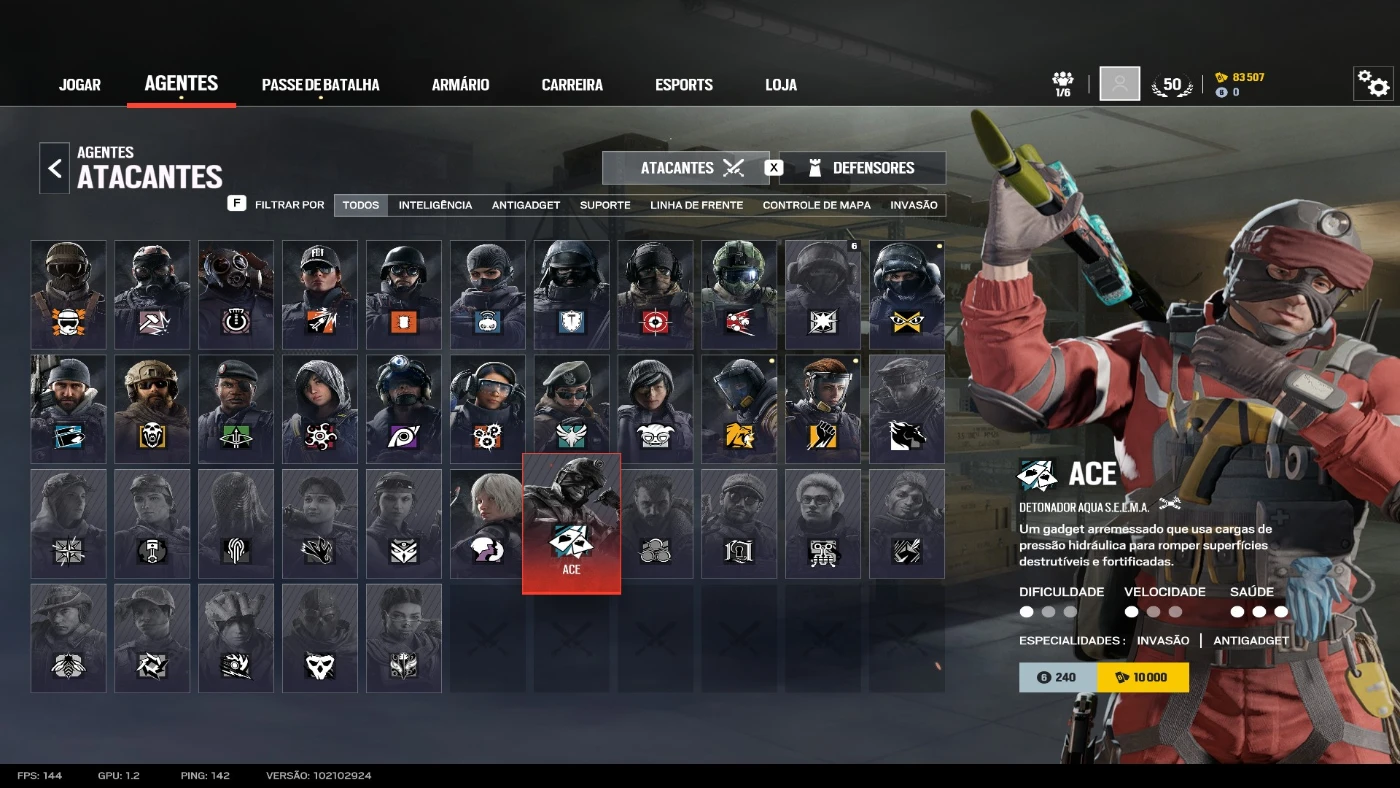This screenshot has width=1400, height=788.
Task: Open the Loja store
Action: (781, 85)
